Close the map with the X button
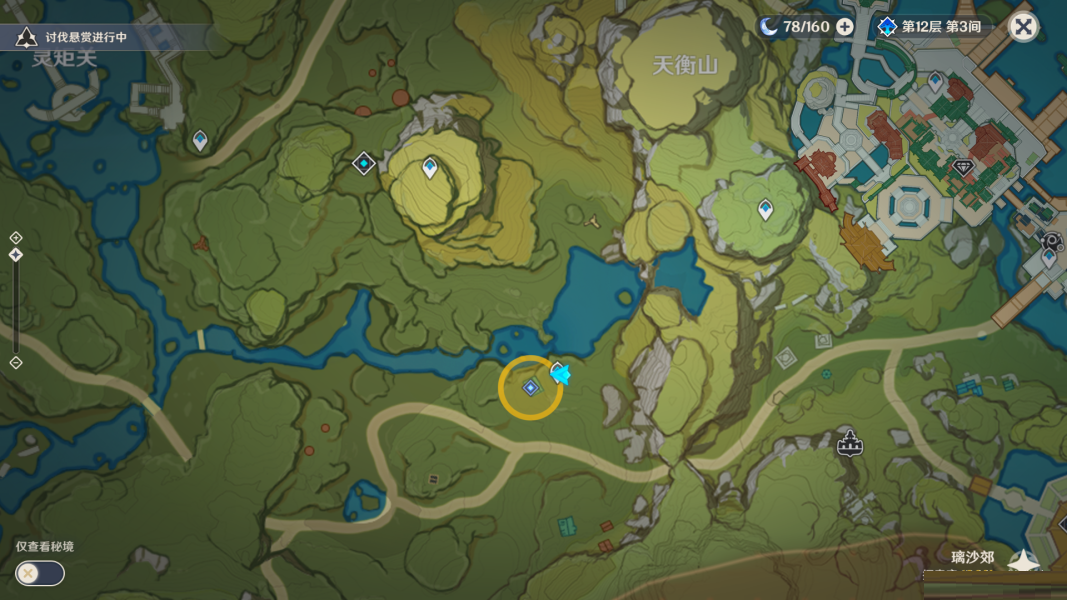The width and height of the screenshot is (1067, 600). pyautogui.click(x=1023, y=26)
